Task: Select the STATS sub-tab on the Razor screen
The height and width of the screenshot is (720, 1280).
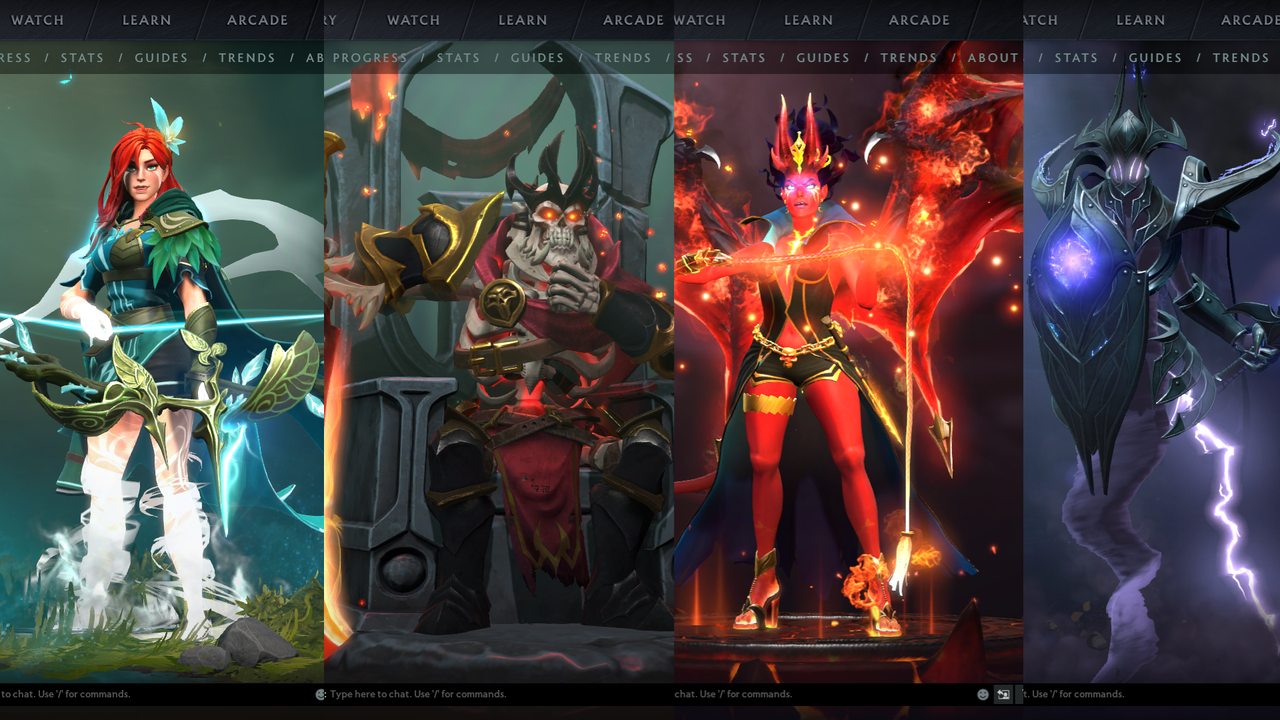Action: tap(1076, 57)
